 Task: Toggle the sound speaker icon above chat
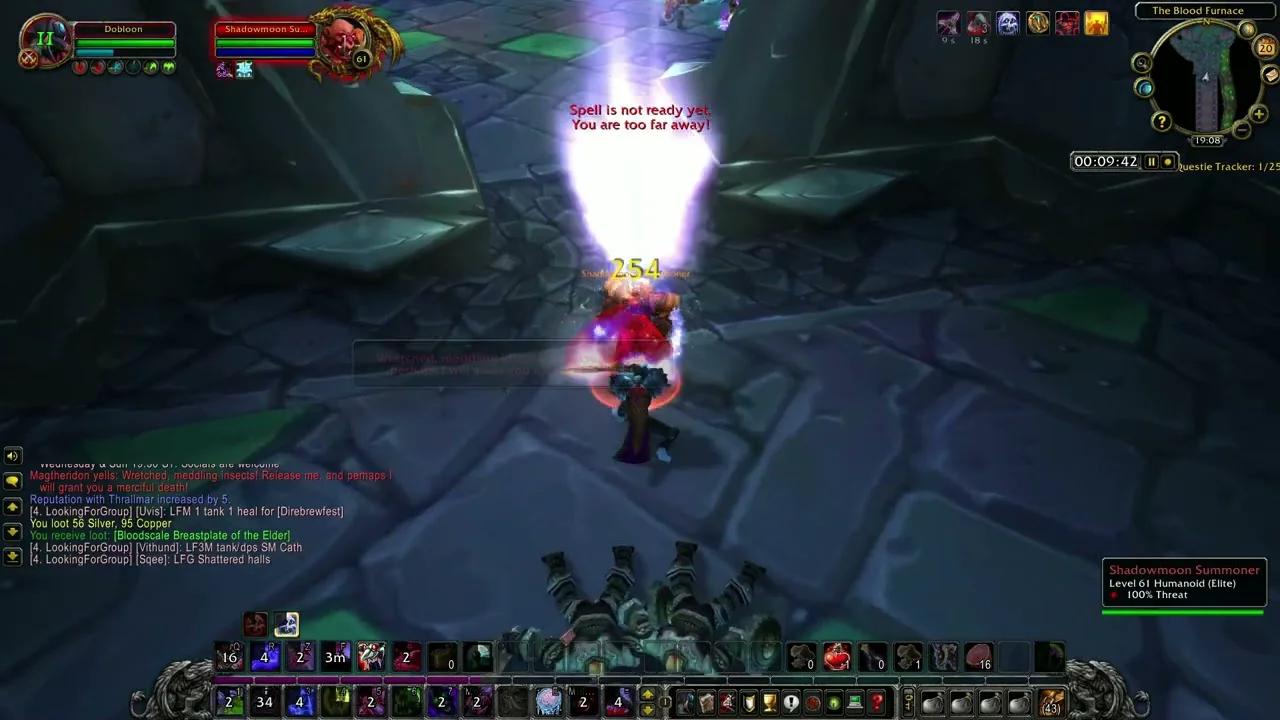click(x=12, y=456)
